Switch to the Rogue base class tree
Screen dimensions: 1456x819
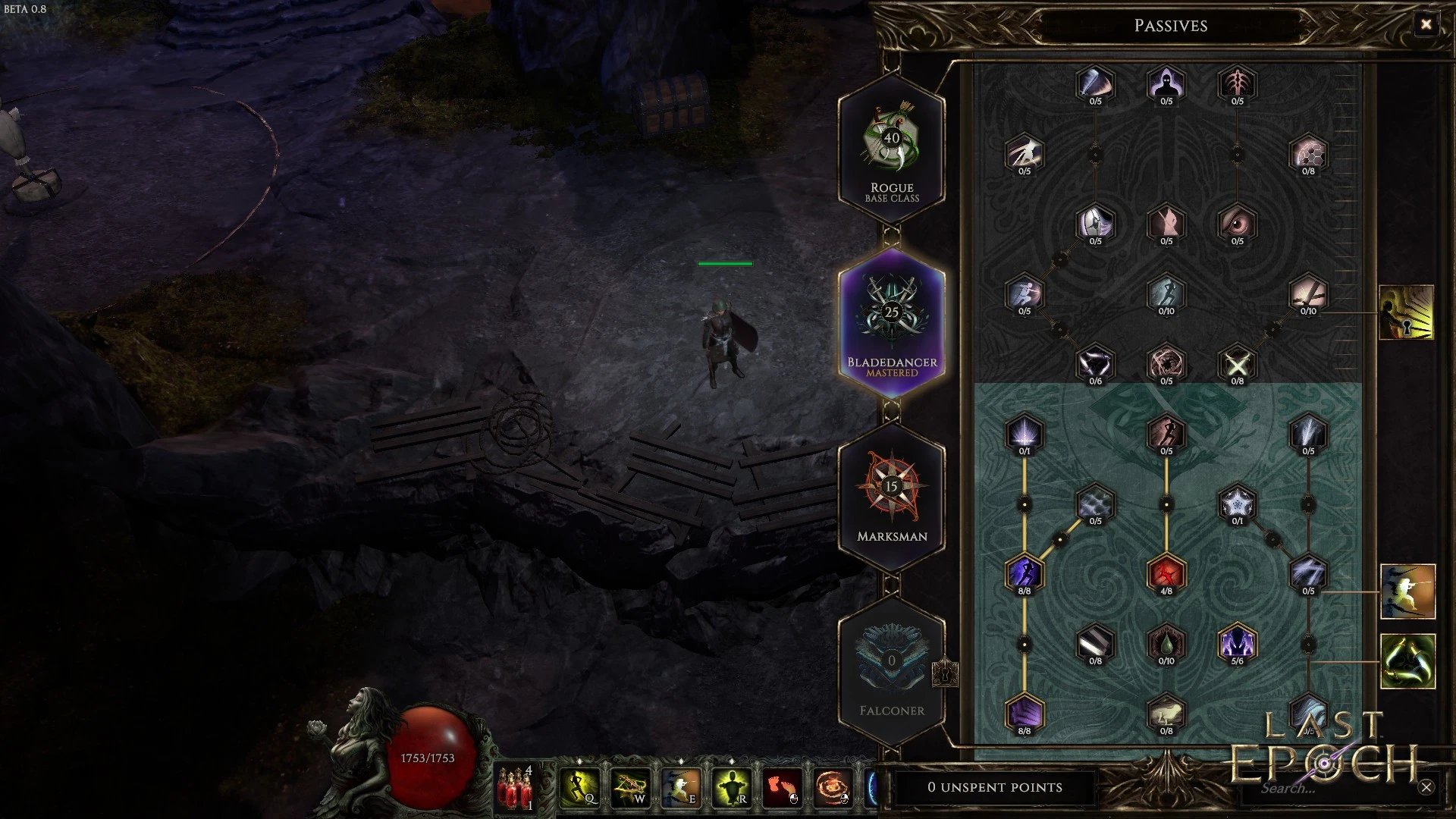pos(892,149)
